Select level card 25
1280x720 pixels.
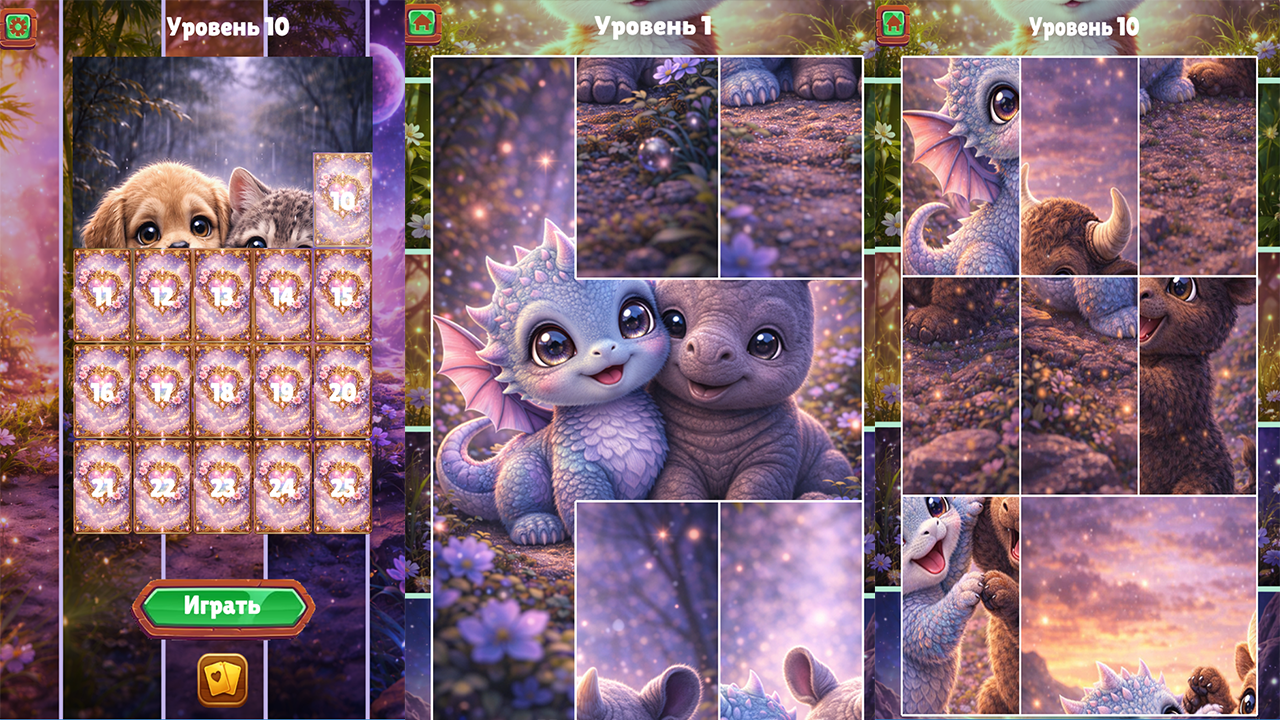[342, 486]
